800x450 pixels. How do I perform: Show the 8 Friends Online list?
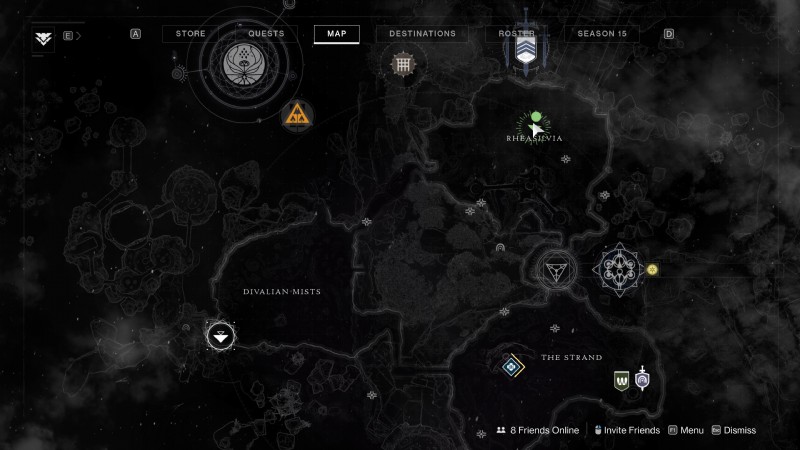click(x=538, y=430)
